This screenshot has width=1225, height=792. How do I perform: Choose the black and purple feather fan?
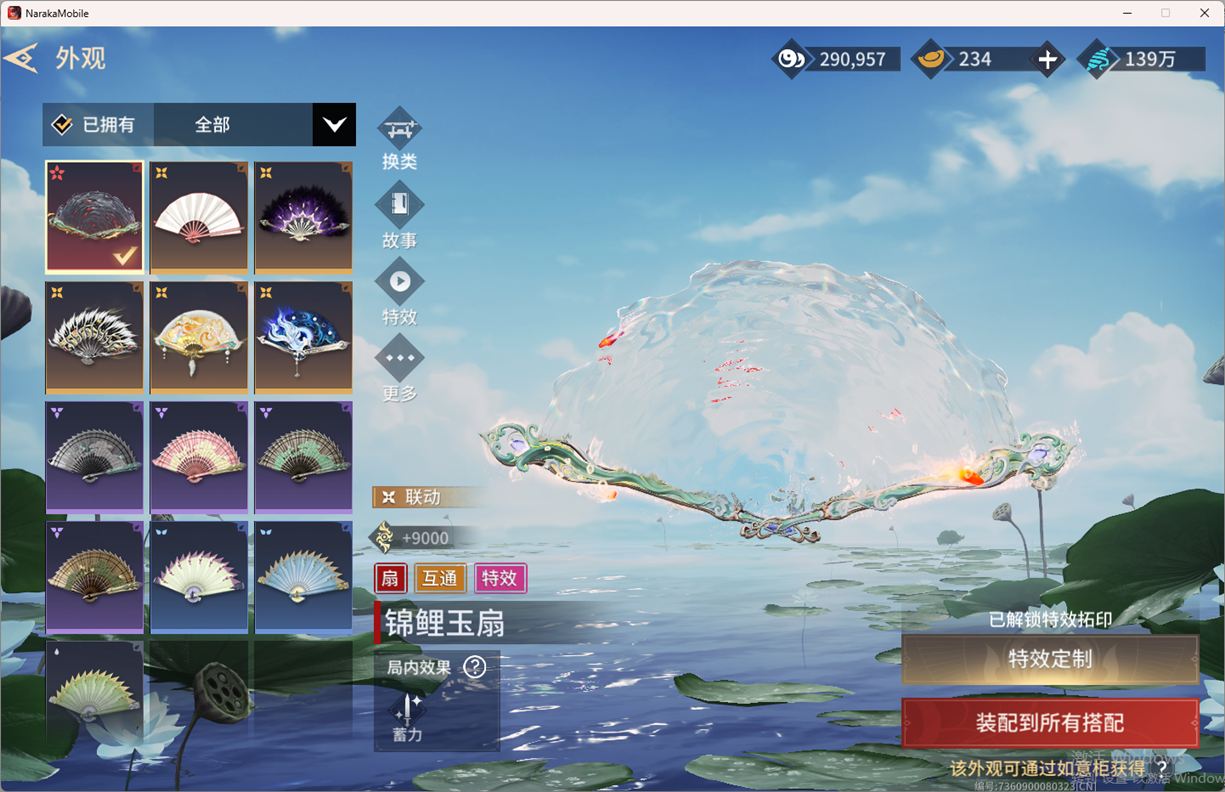303,217
